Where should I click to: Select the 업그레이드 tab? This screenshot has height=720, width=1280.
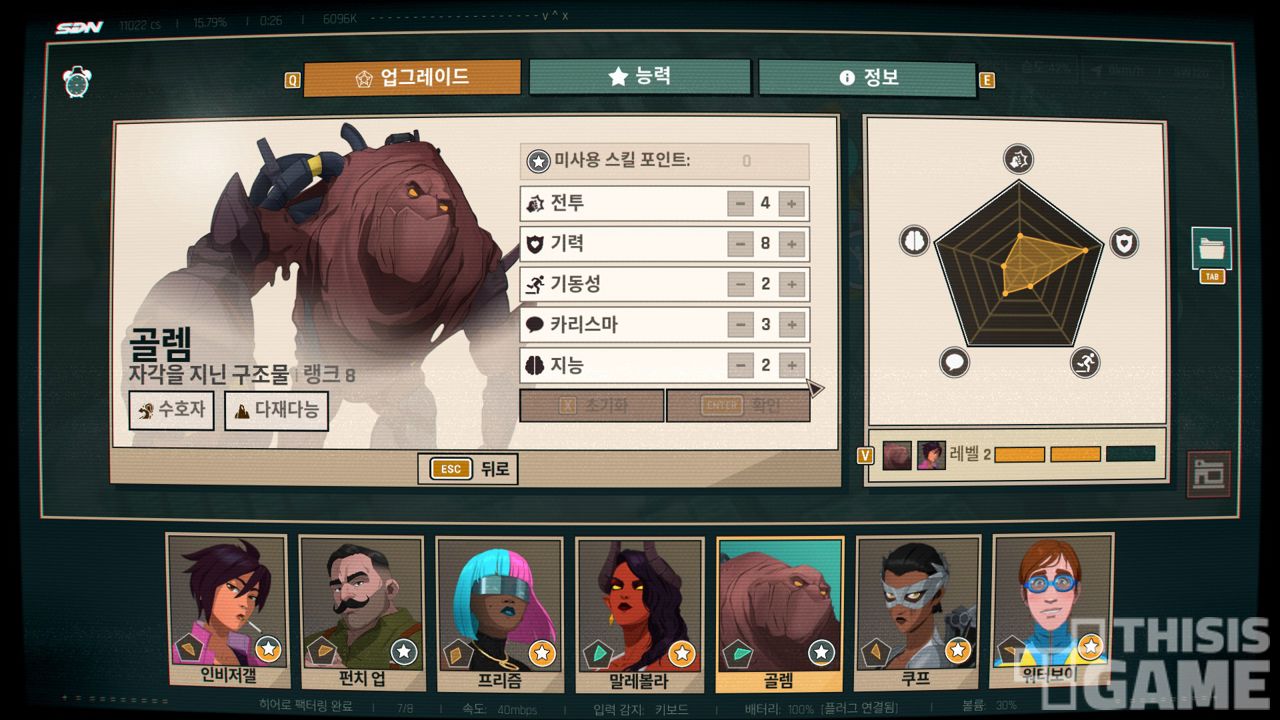tap(412, 78)
